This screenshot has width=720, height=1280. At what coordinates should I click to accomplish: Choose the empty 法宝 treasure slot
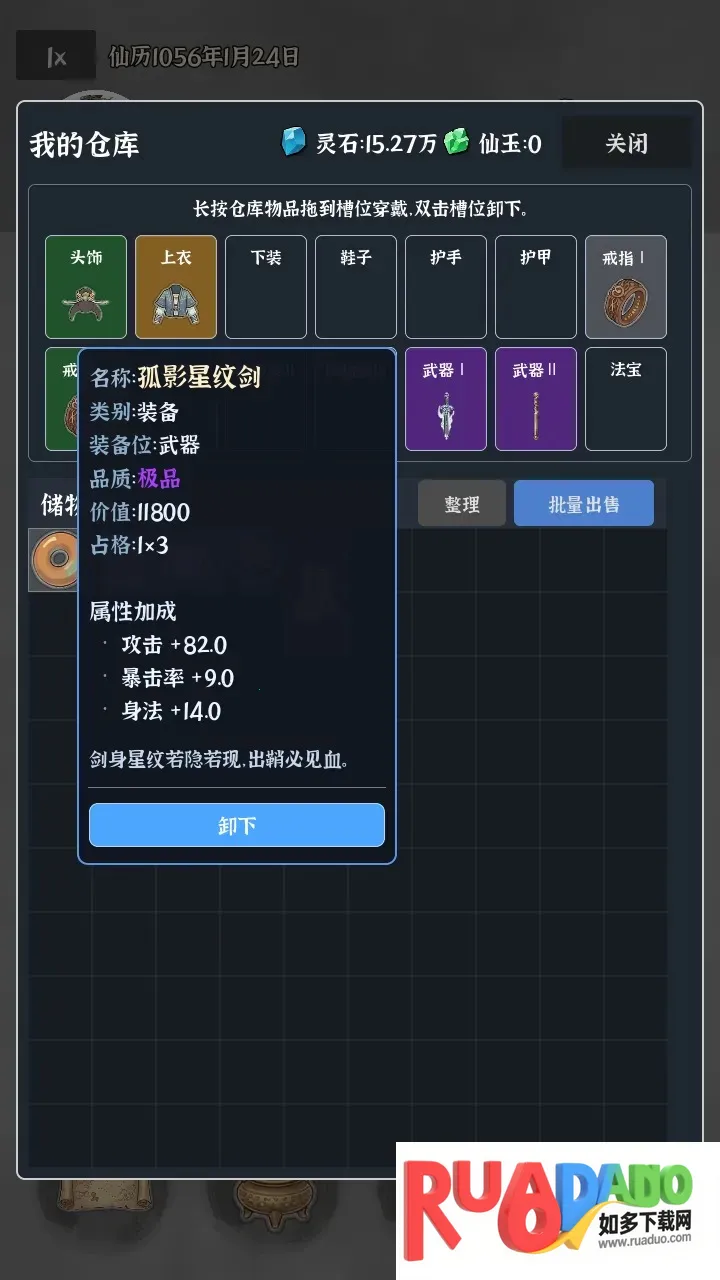tap(626, 399)
